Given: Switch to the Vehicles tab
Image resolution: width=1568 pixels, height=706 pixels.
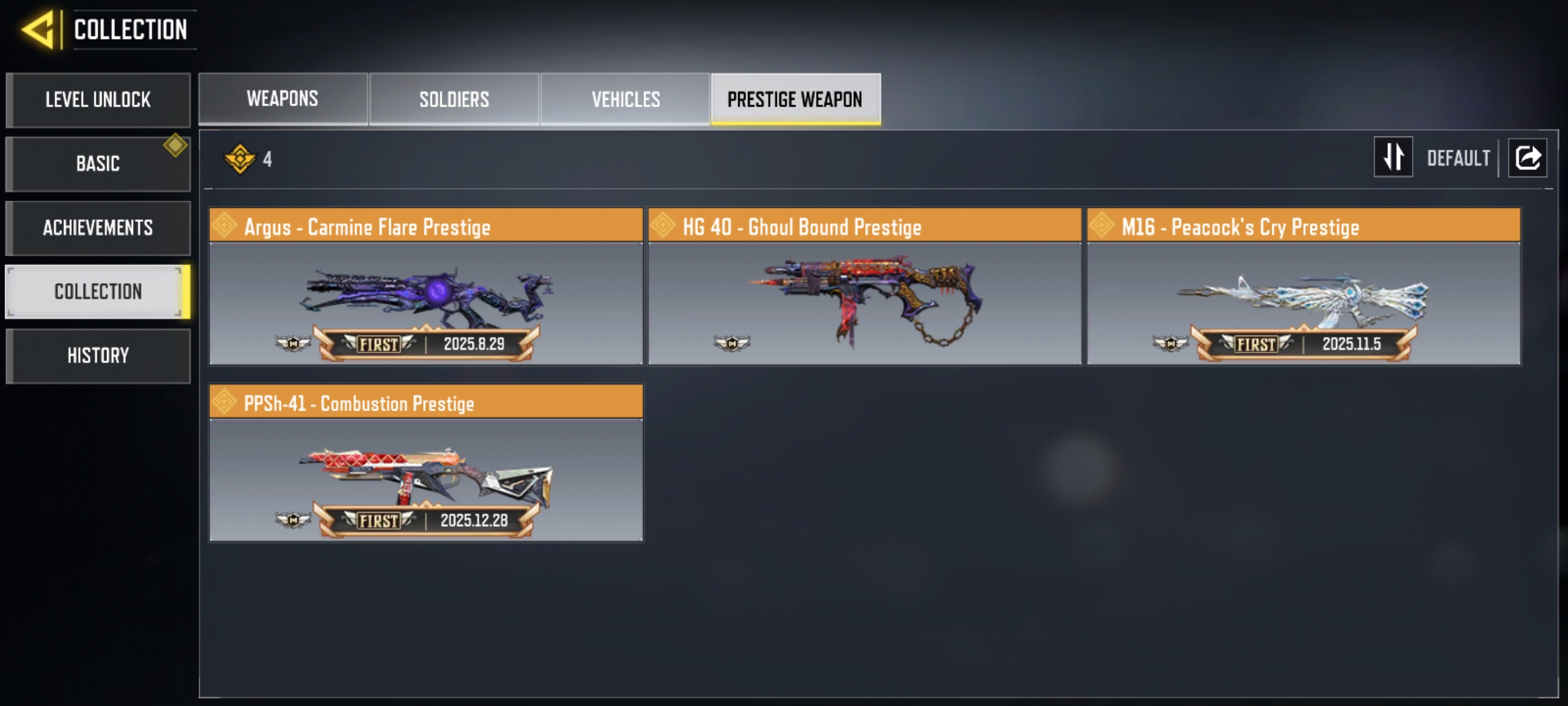Looking at the screenshot, I should [625, 99].
